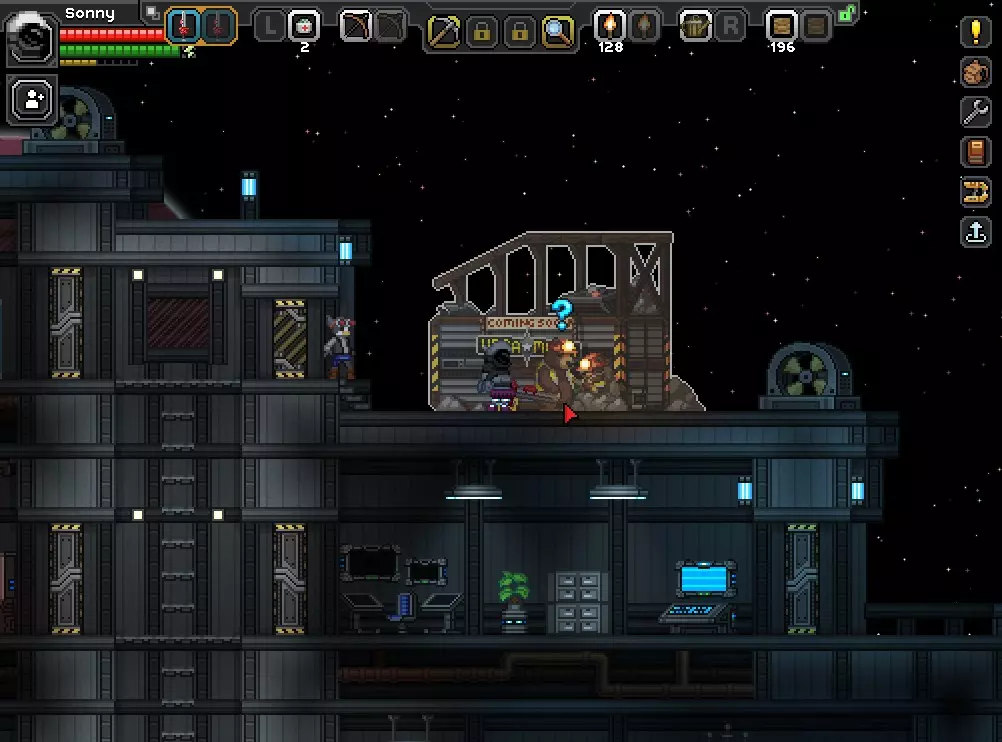
Task: Open crafting with the wrench icon
Action: pos(975,112)
